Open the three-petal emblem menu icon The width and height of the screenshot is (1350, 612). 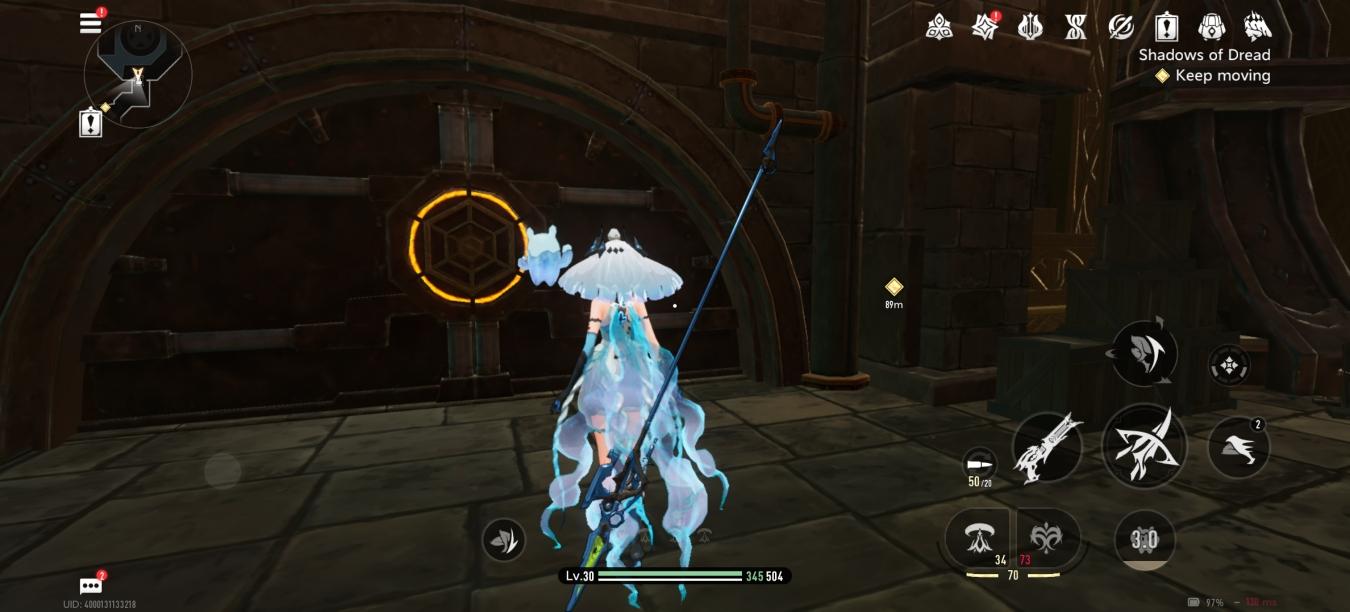(x=939, y=27)
